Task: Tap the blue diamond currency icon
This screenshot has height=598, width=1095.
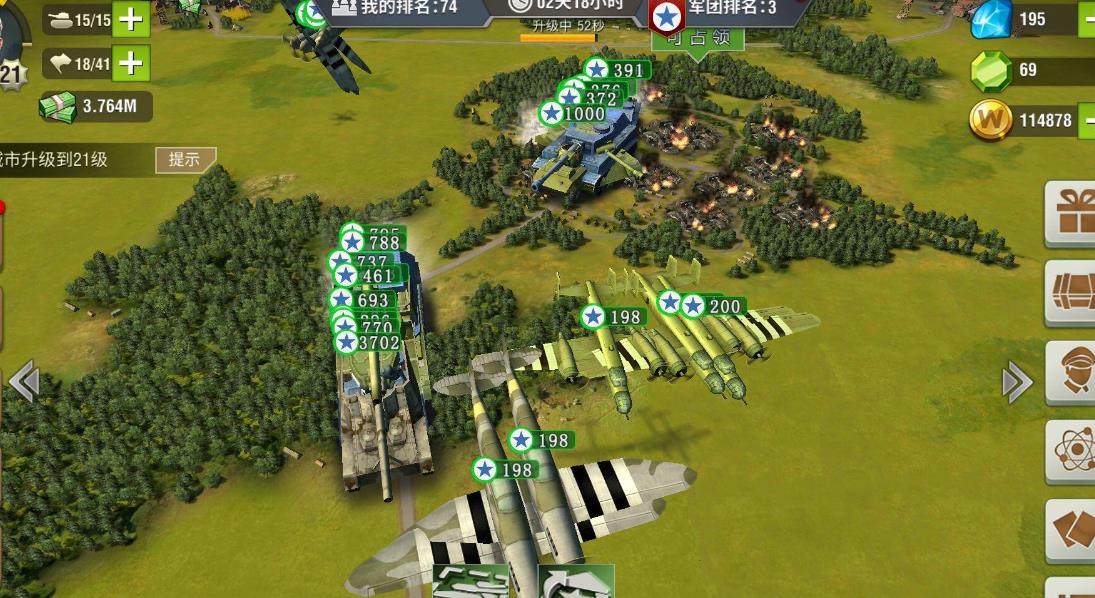Action: [x=992, y=19]
